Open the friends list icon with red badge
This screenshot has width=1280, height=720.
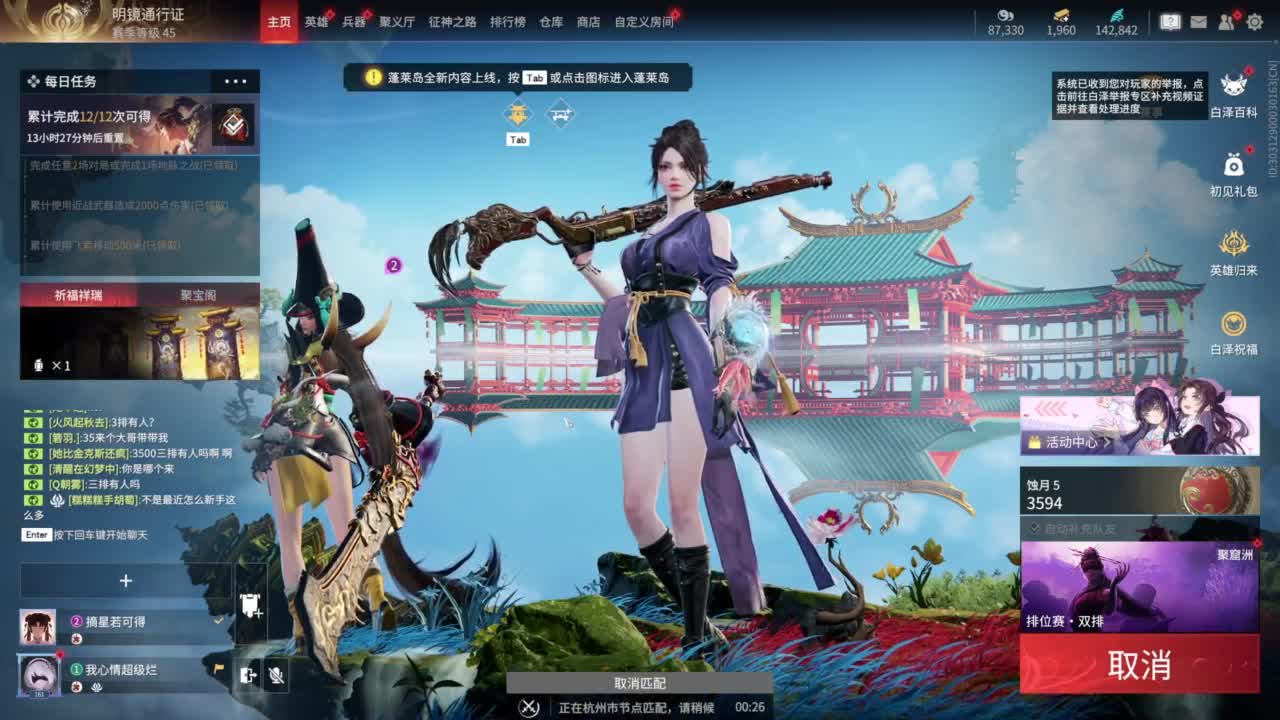click(x=1226, y=22)
